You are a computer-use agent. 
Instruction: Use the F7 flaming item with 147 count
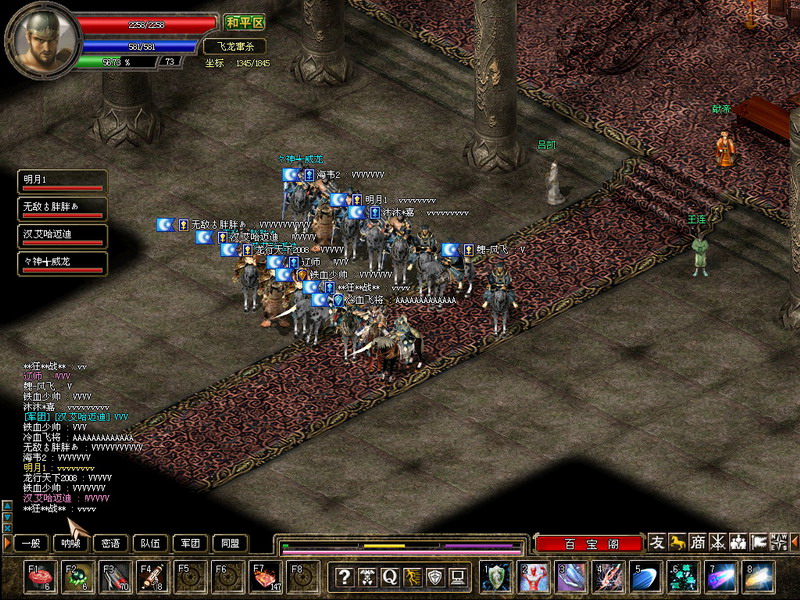tap(266, 577)
